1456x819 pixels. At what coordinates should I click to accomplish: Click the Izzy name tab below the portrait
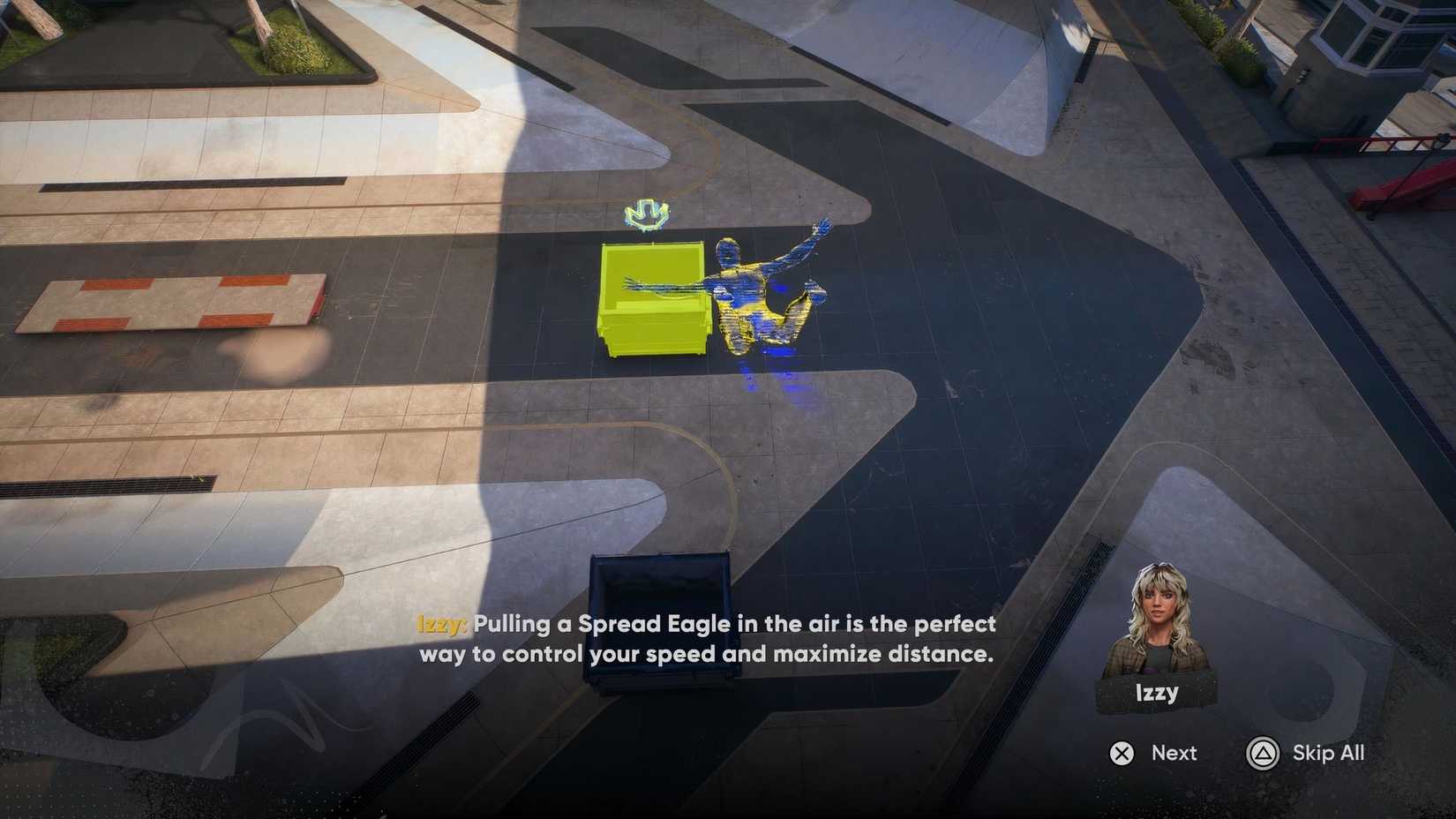[1156, 693]
